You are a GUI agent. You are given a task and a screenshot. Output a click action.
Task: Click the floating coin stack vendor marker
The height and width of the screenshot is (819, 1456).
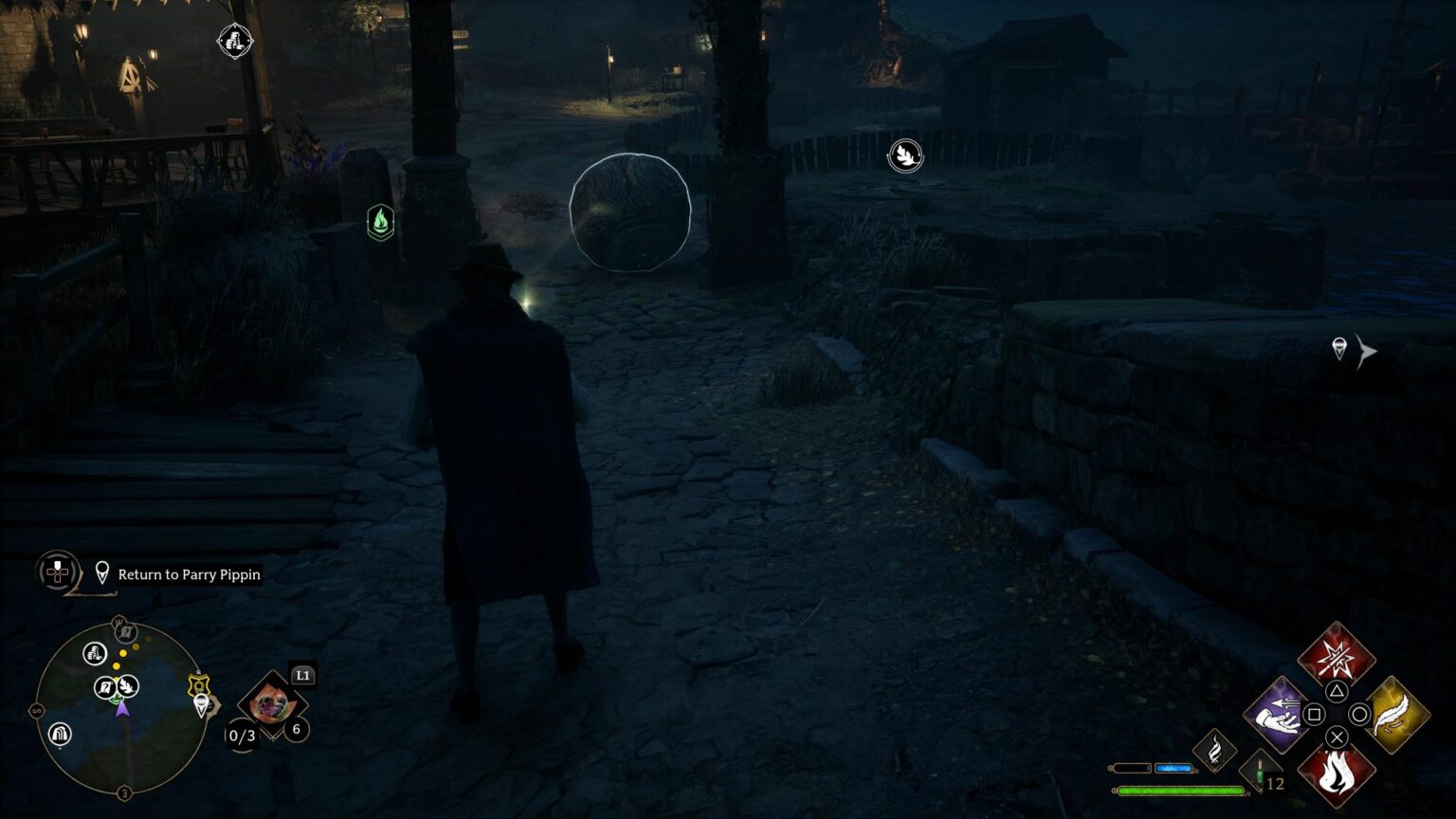point(234,41)
